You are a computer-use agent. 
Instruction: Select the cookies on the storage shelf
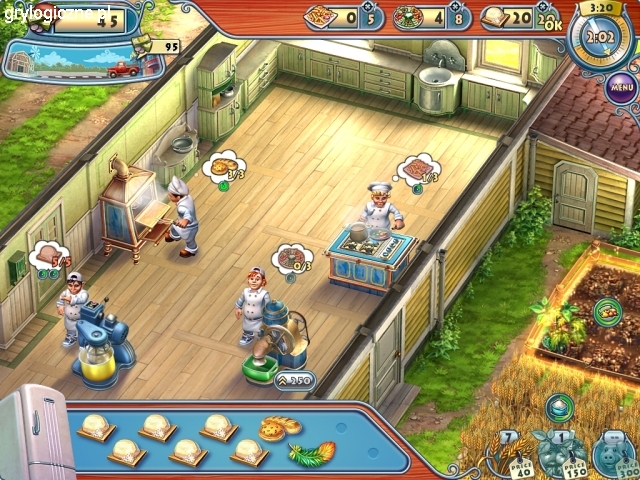pos(273,428)
